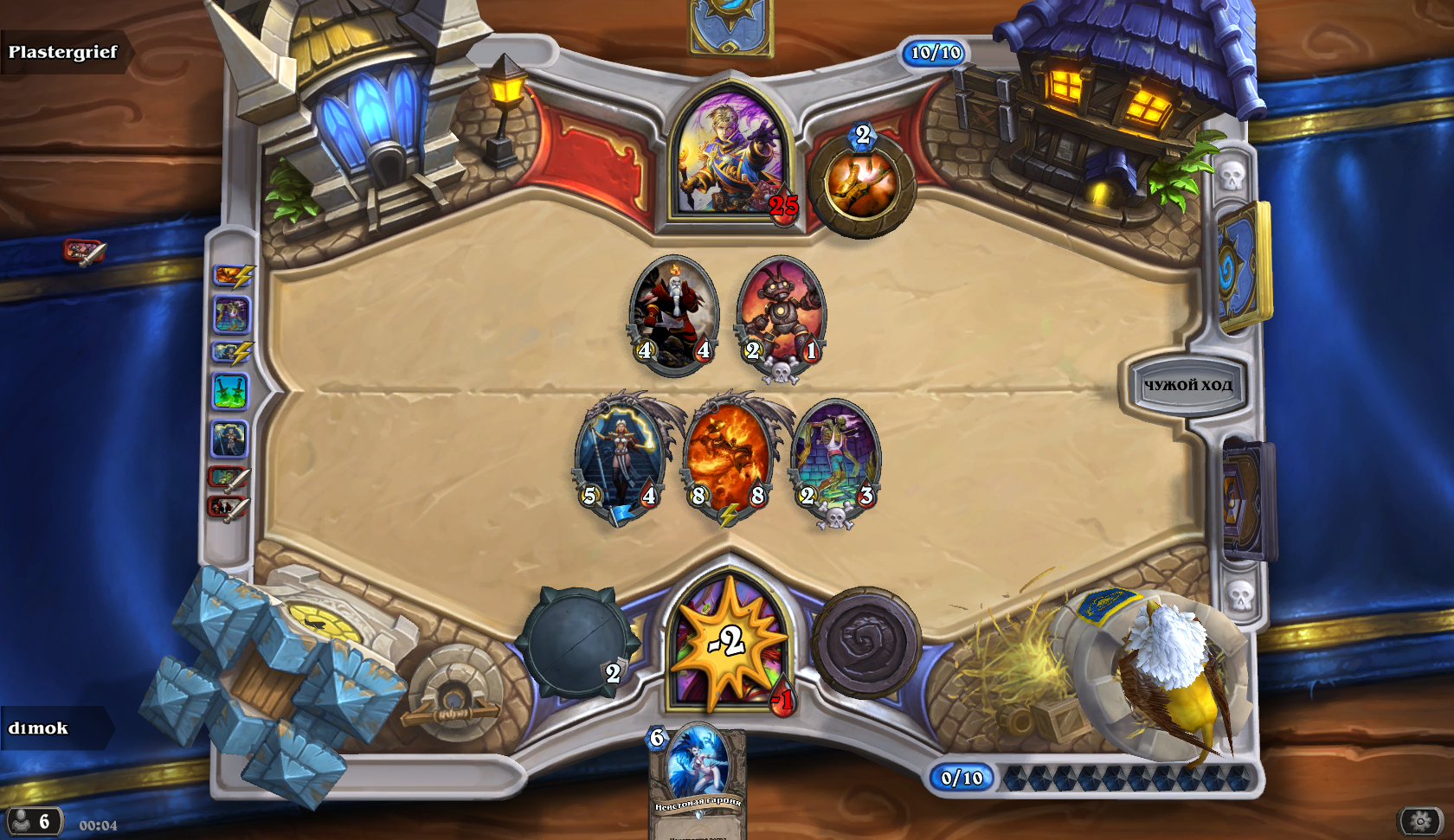Click the "чужой ход" end turn button
The image size is (1454, 840).
(1187, 385)
